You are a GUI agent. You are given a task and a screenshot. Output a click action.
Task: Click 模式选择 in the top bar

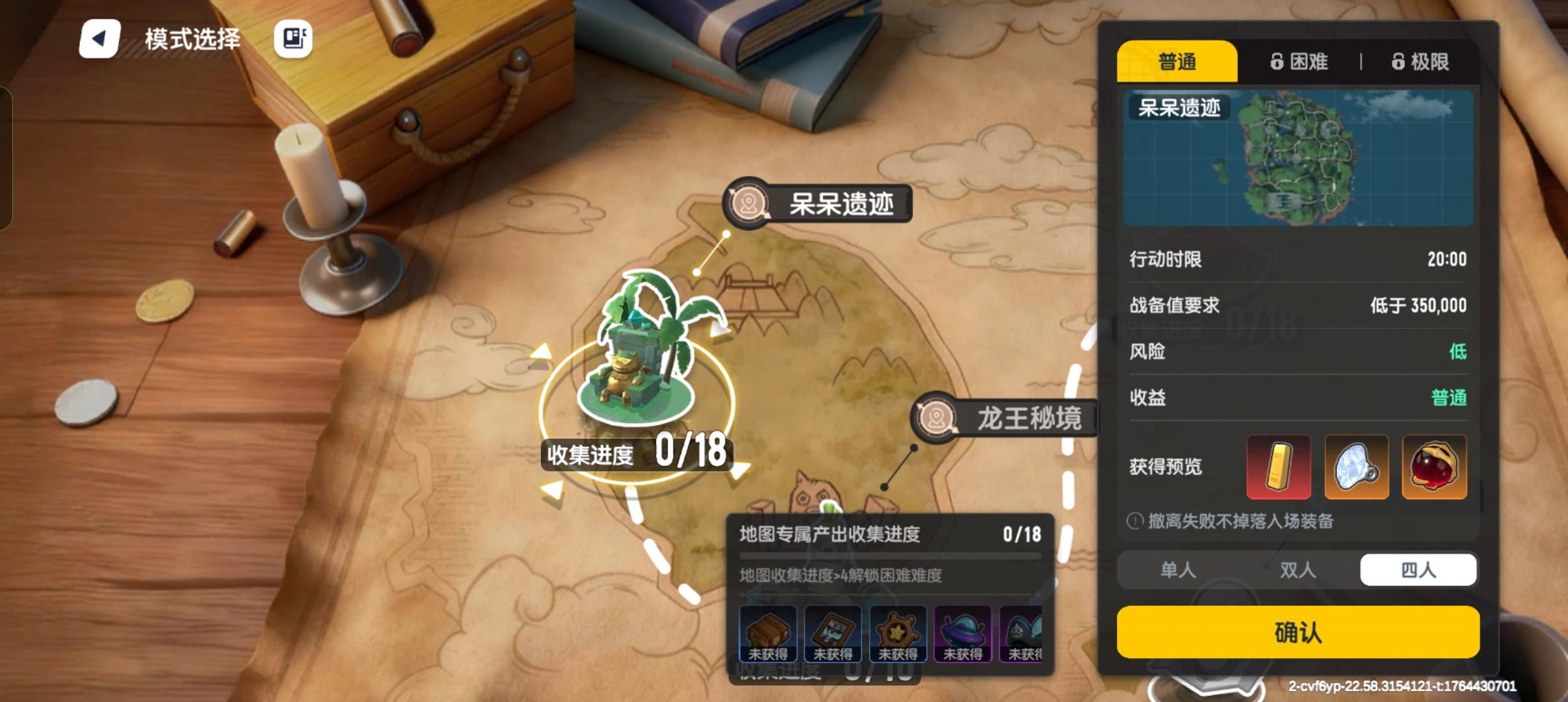pyautogui.click(x=193, y=38)
